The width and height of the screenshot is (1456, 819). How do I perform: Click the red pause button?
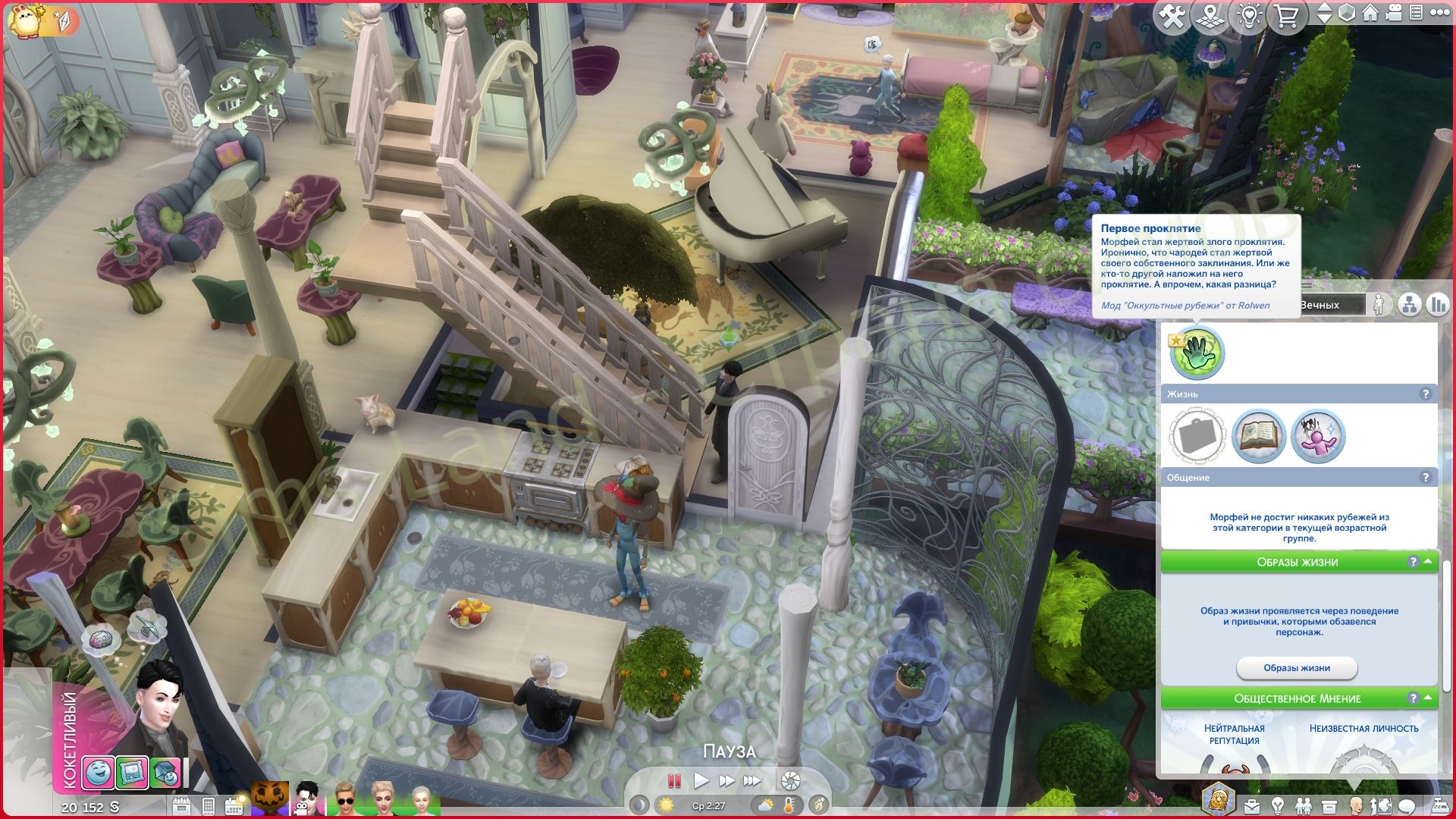click(673, 780)
